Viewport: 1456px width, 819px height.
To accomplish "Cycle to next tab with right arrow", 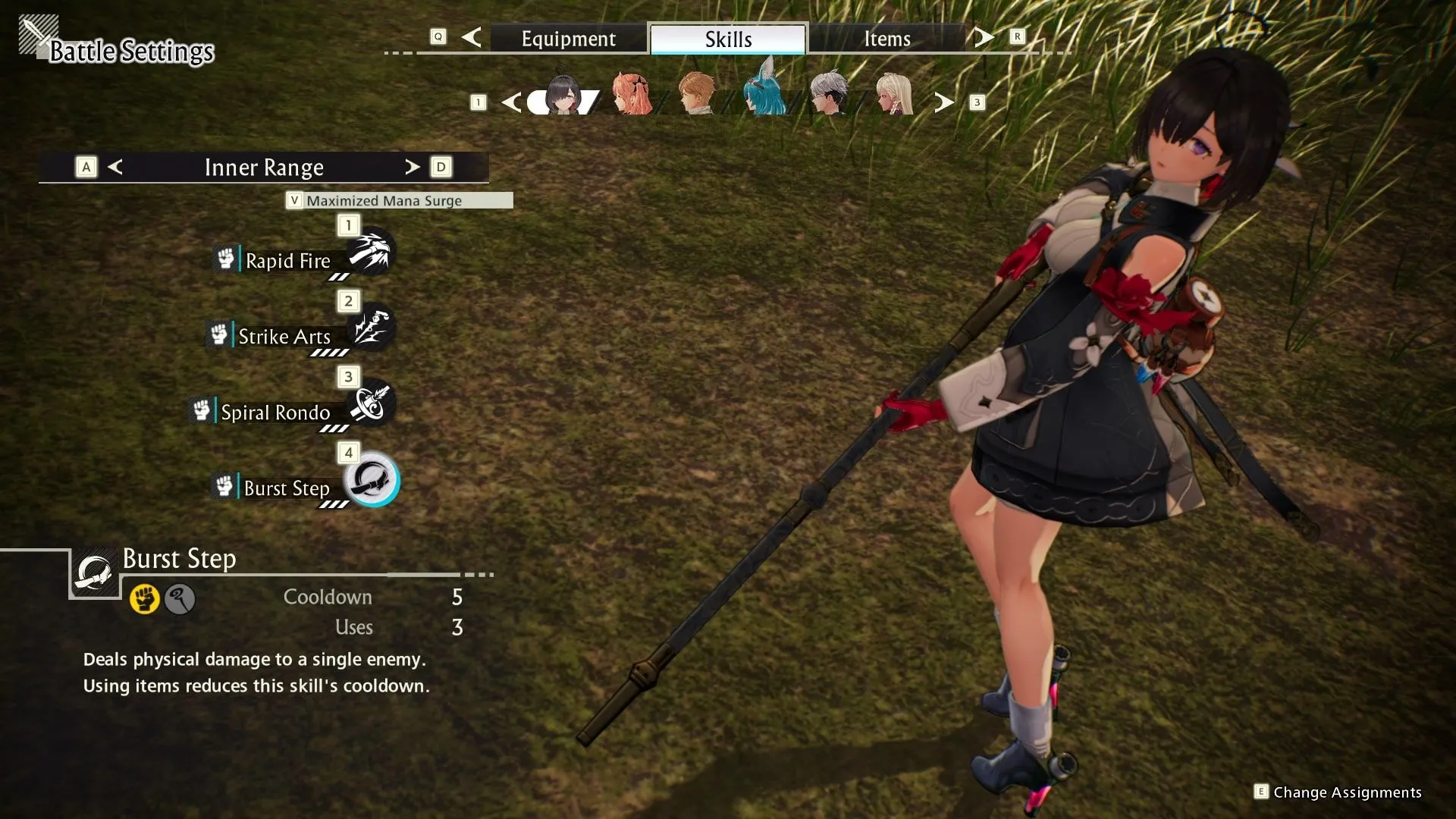I will pos(984,37).
